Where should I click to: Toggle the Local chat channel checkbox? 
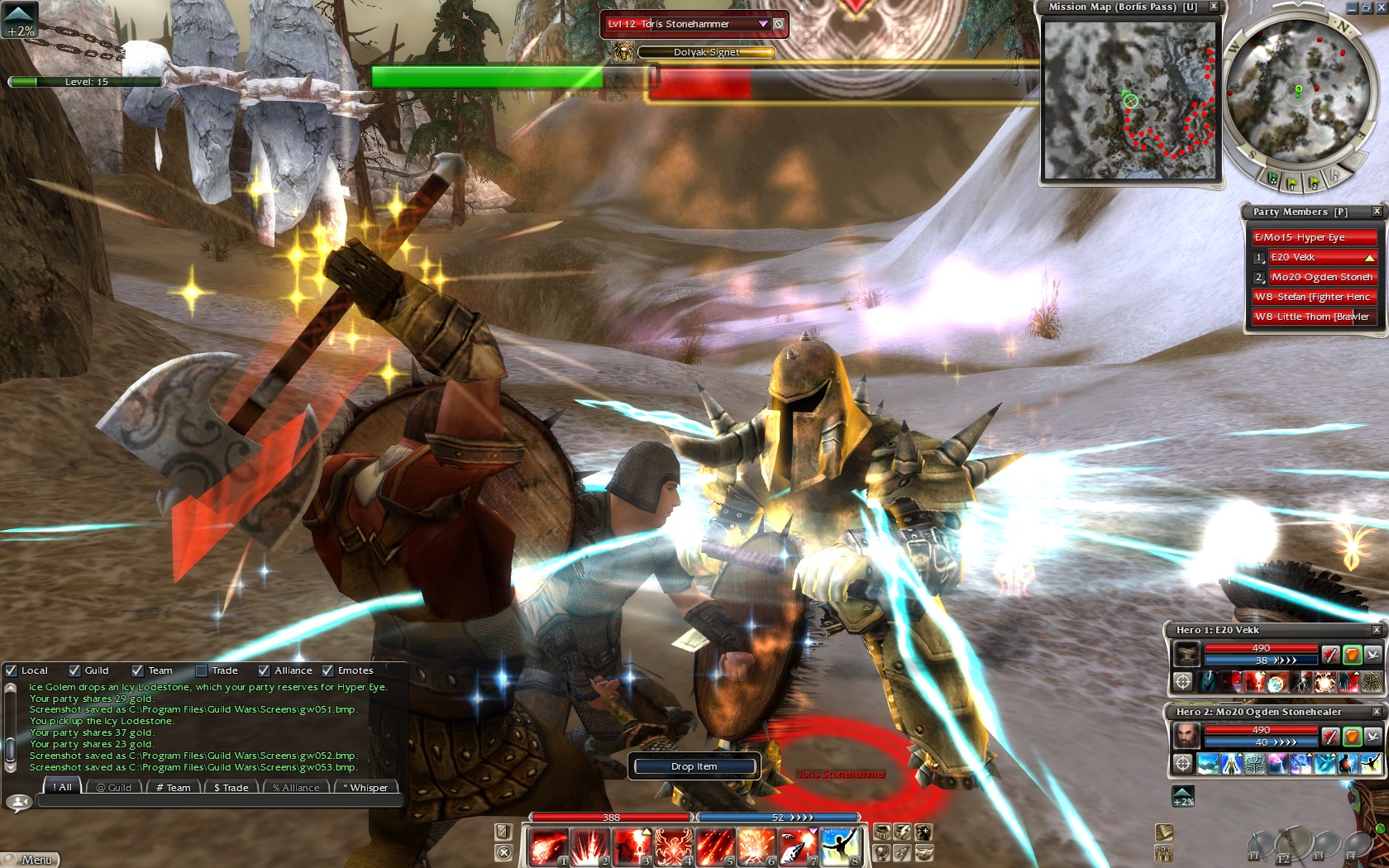click(x=12, y=670)
